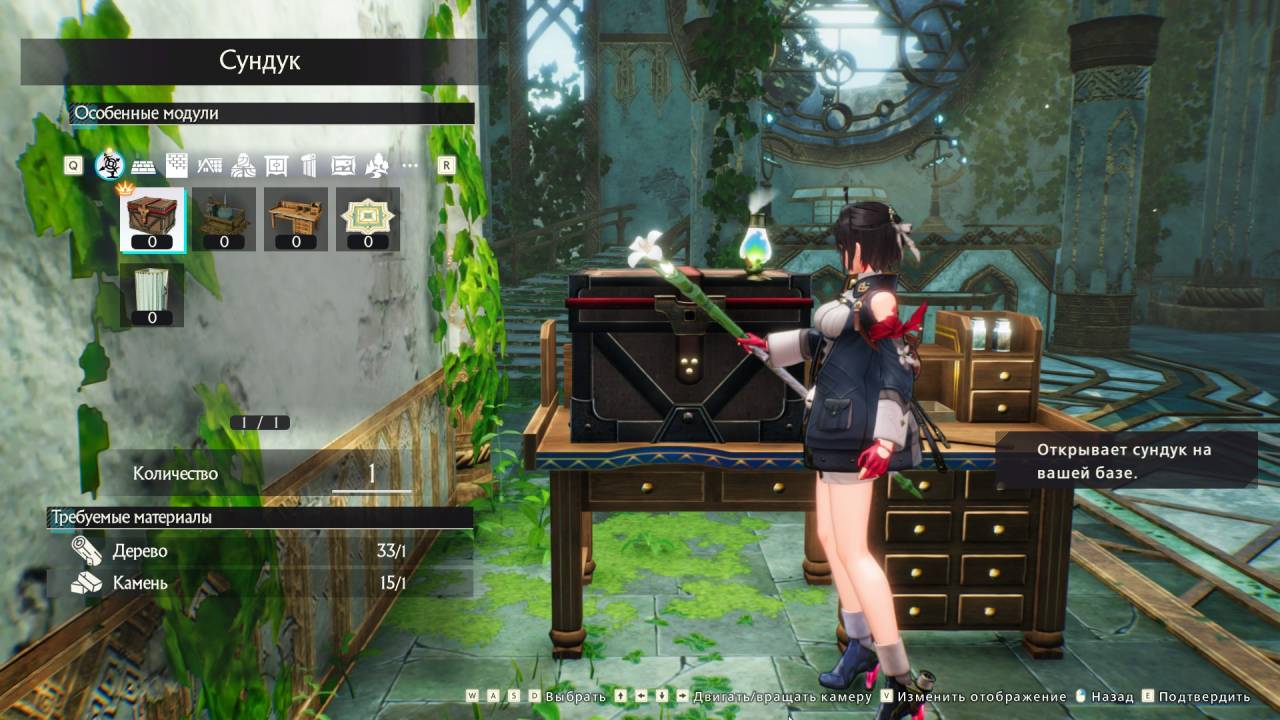Switch to the cabinet furniture category tab
Screen dimensions: 1280x720
[x=277, y=165]
